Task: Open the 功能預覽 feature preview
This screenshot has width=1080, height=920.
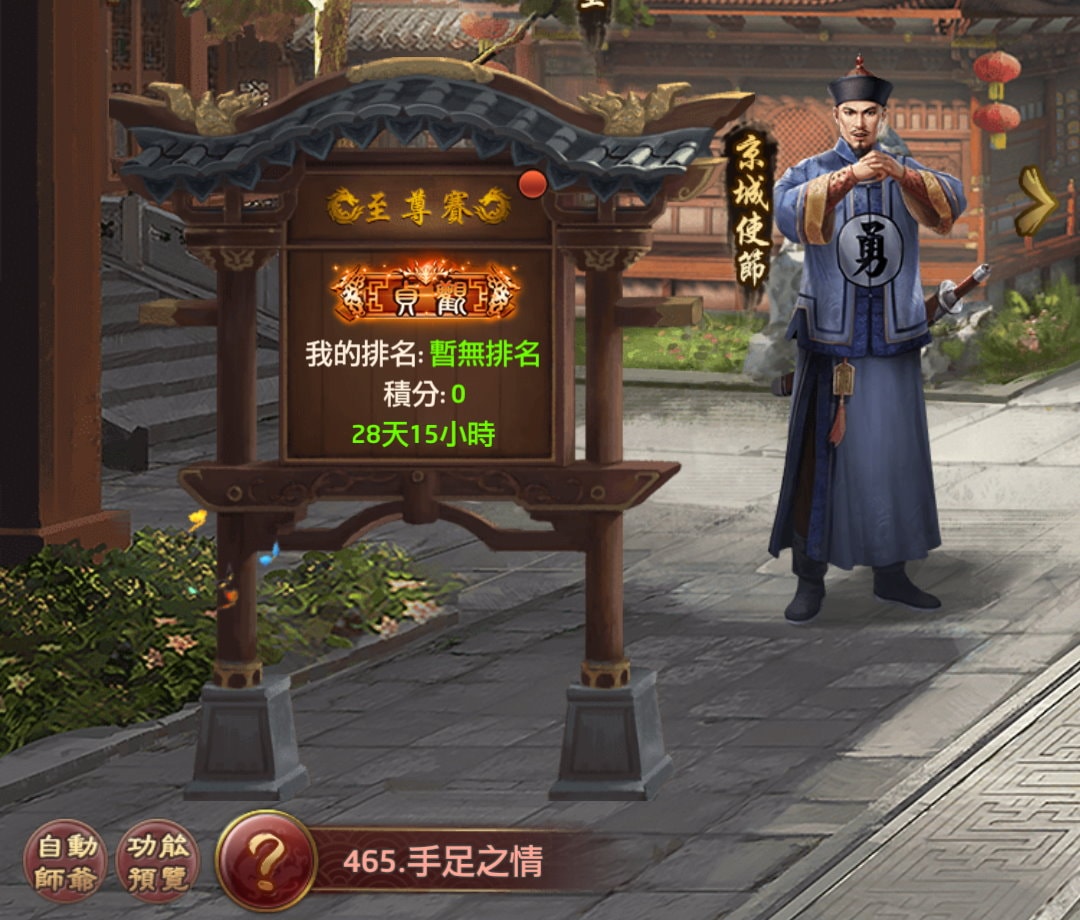Action: [x=158, y=861]
